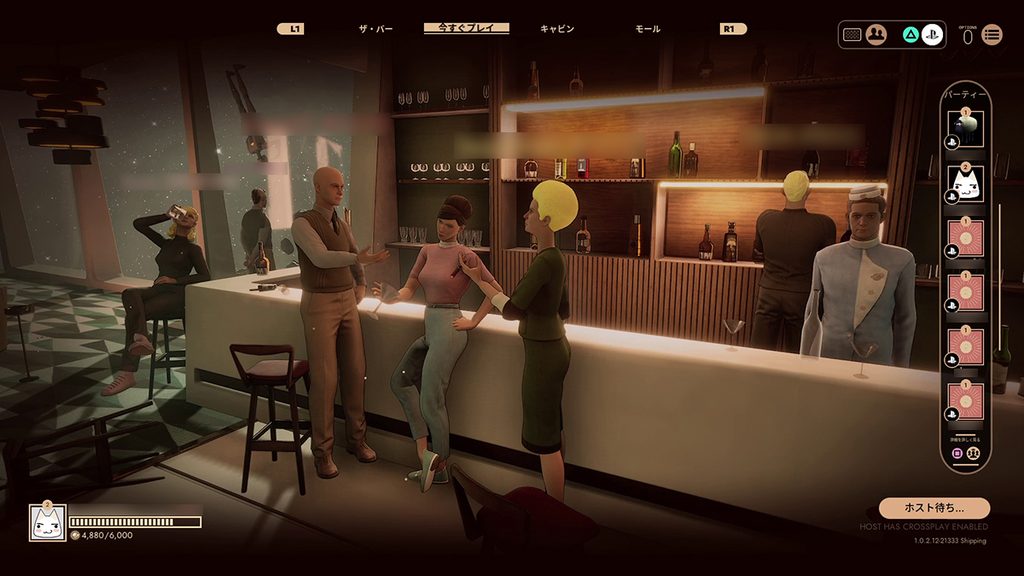Open the list menu icon at top right
Image resolution: width=1024 pixels, height=576 pixels.
point(992,35)
